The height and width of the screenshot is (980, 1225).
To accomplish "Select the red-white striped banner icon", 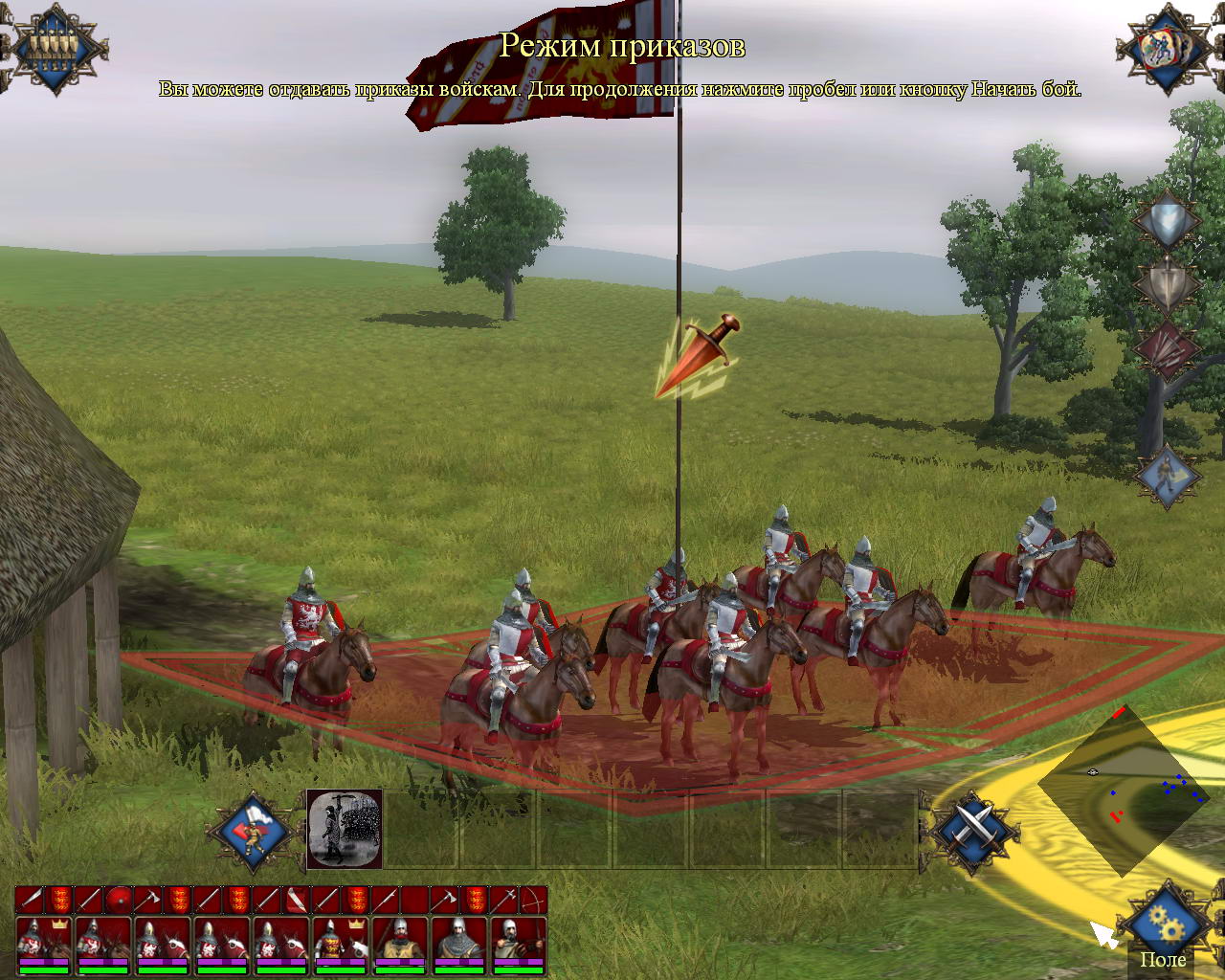I will (x=298, y=900).
